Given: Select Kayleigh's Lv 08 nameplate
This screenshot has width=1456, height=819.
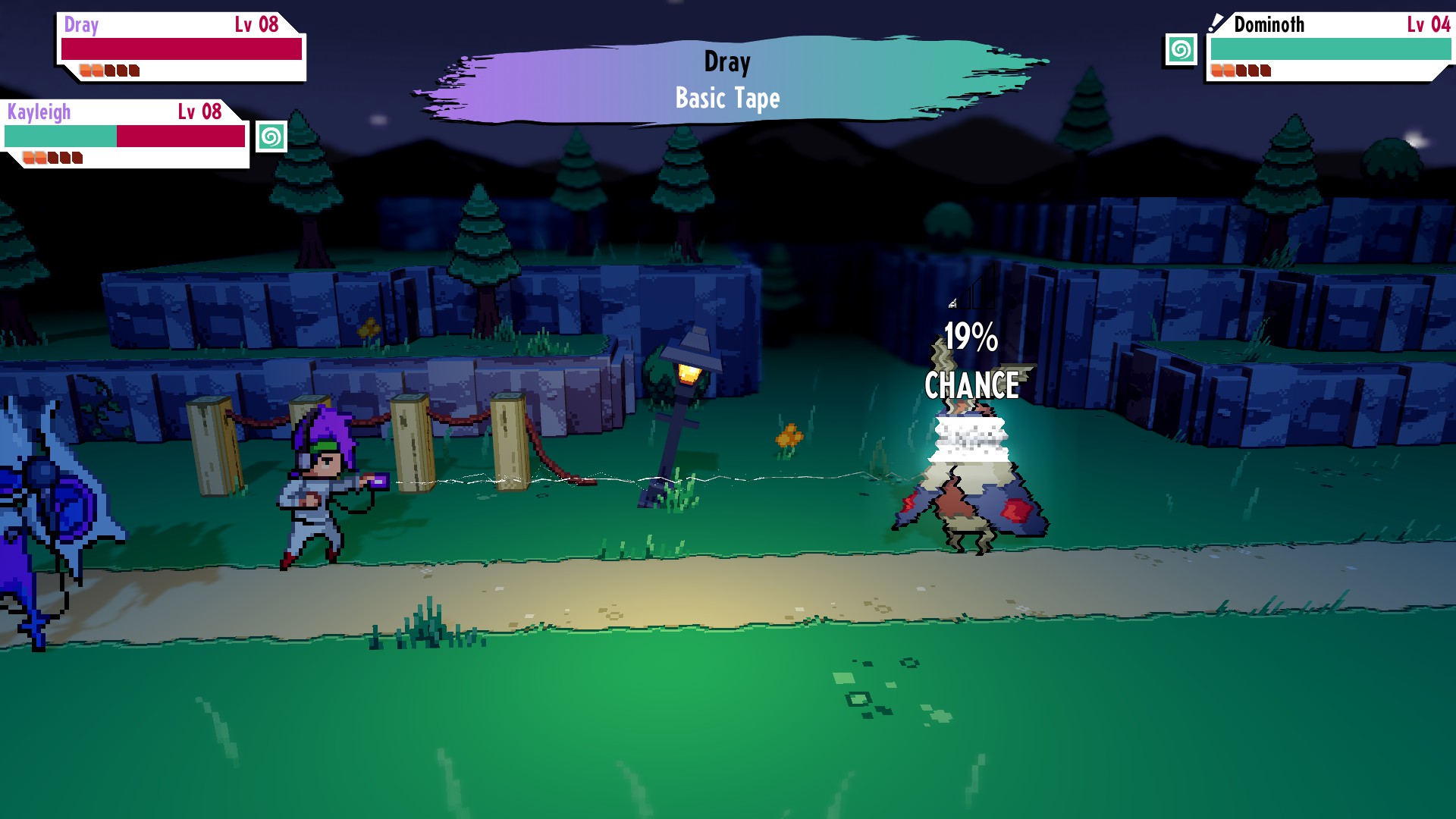Looking at the screenshot, I should coord(125,133).
